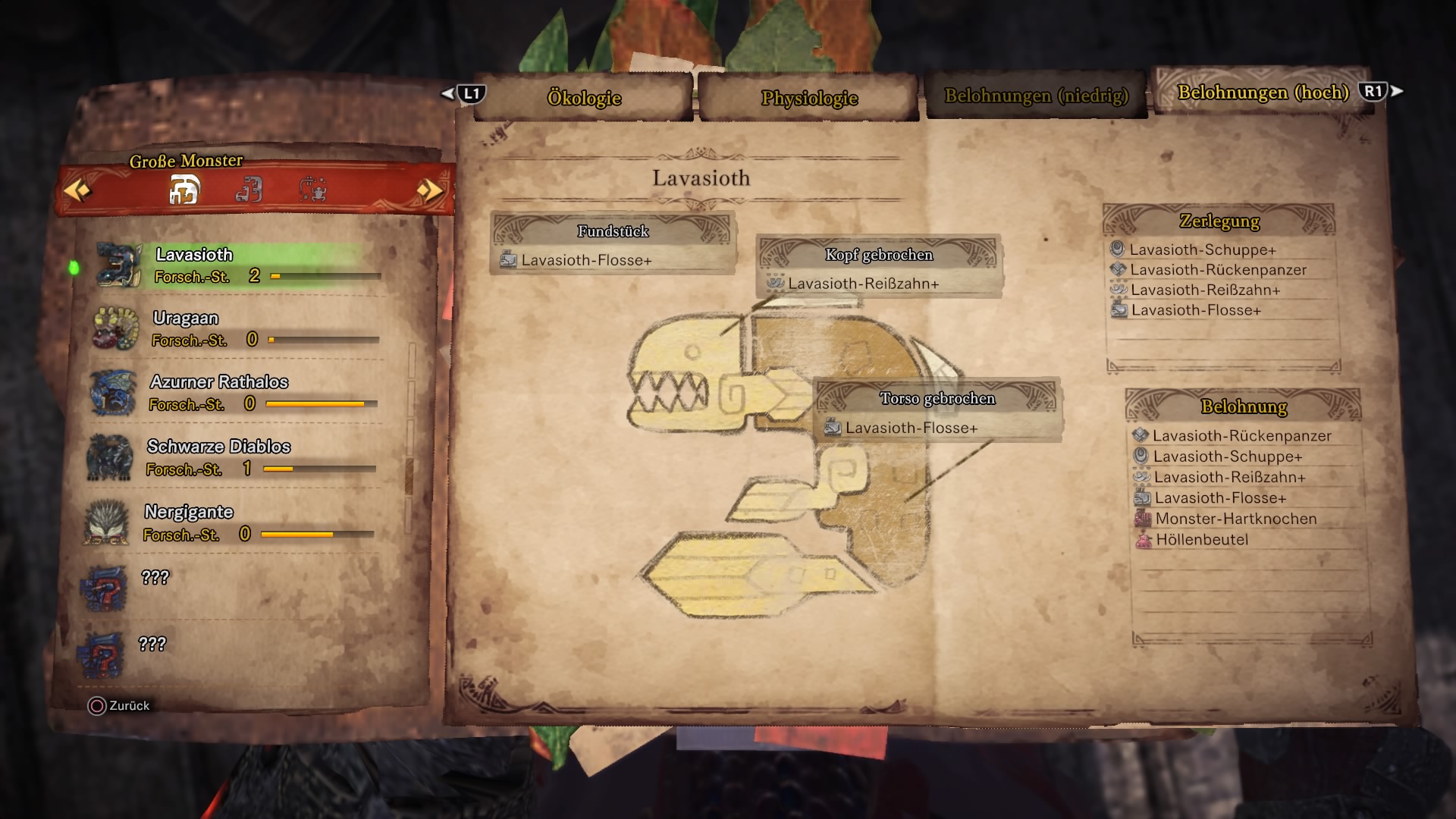Screen dimensions: 1456x819
Task: Switch to the third monster page icon
Action: tap(312, 190)
